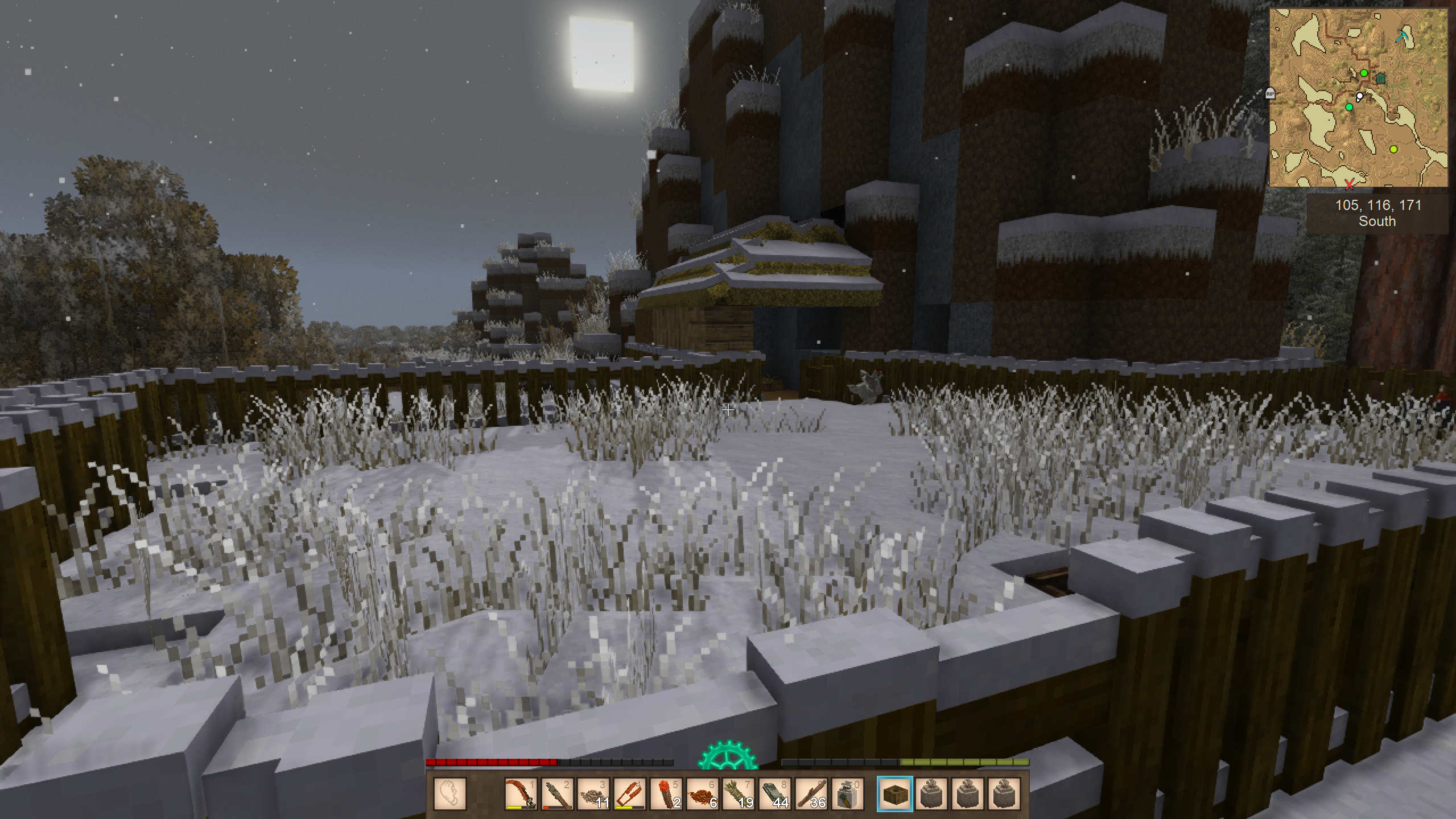Select the wooden club in slot 2
1456x819 pixels.
[x=556, y=793]
